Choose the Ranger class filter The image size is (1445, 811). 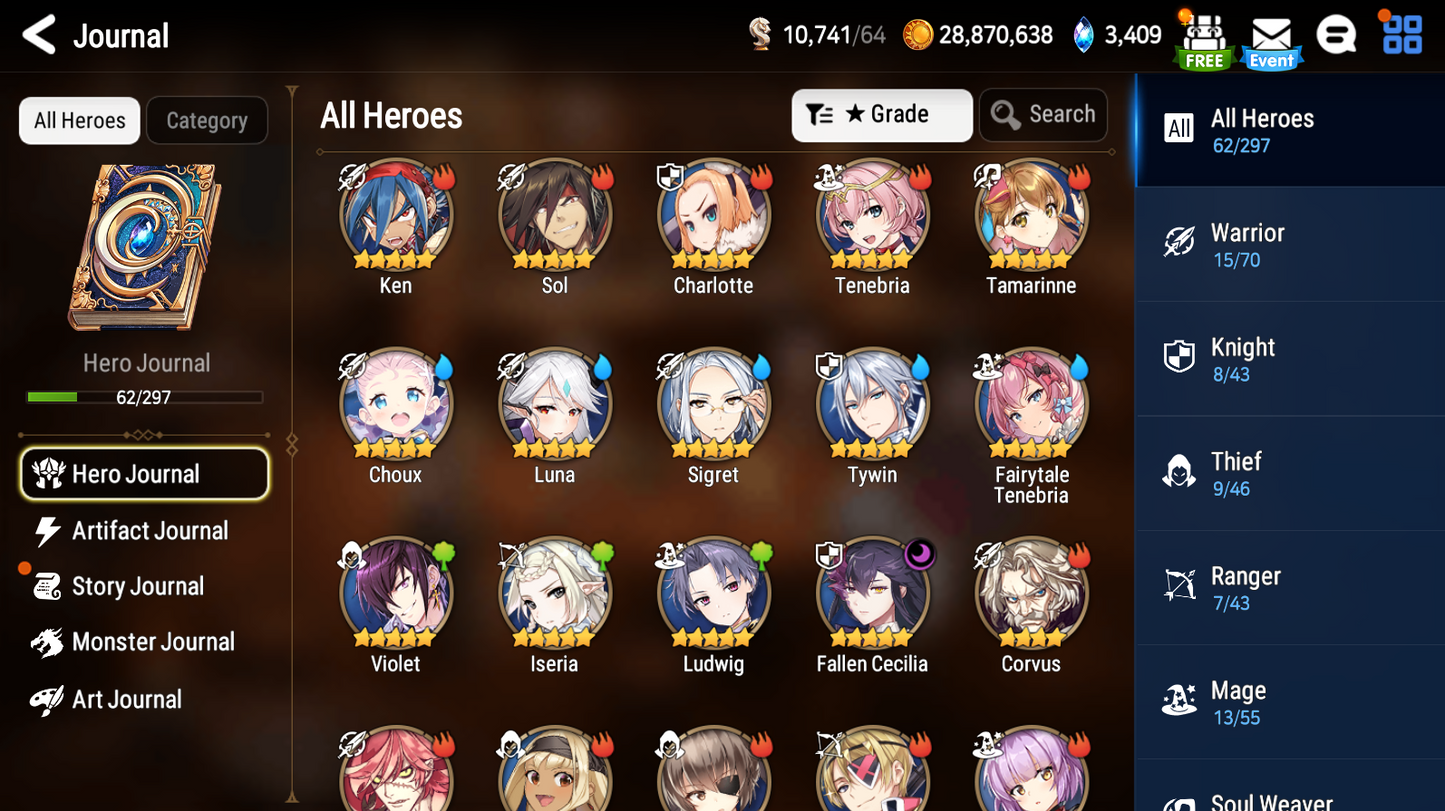[x=1288, y=588]
